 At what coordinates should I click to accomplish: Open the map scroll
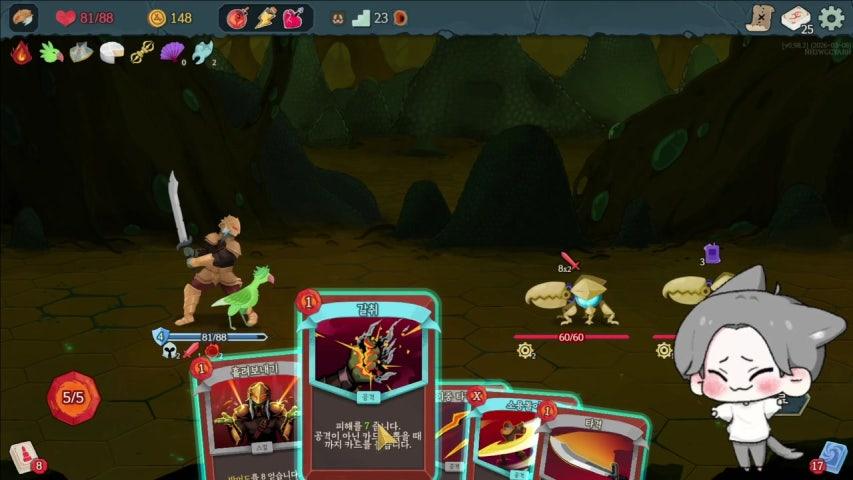pyautogui.click(x=761, y=17)
